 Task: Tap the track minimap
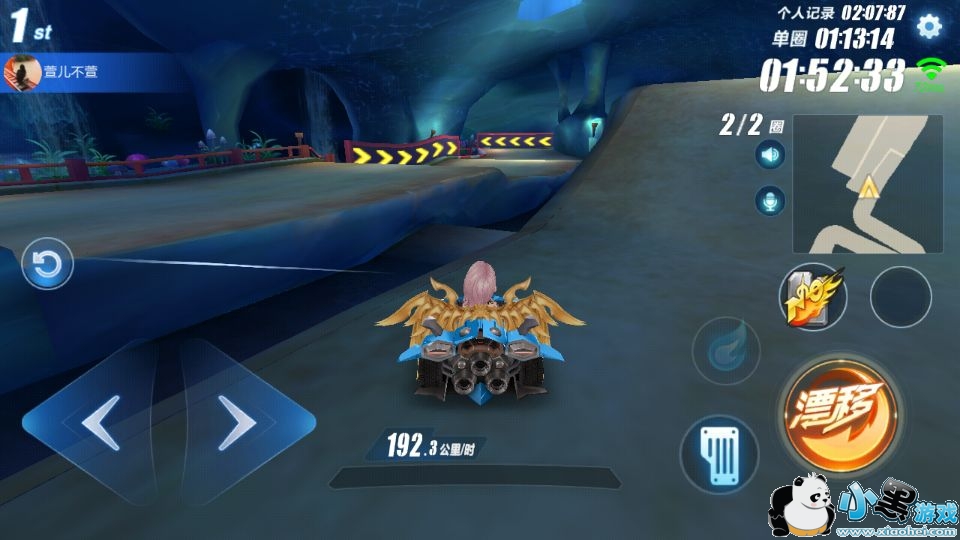pos(867,184)
